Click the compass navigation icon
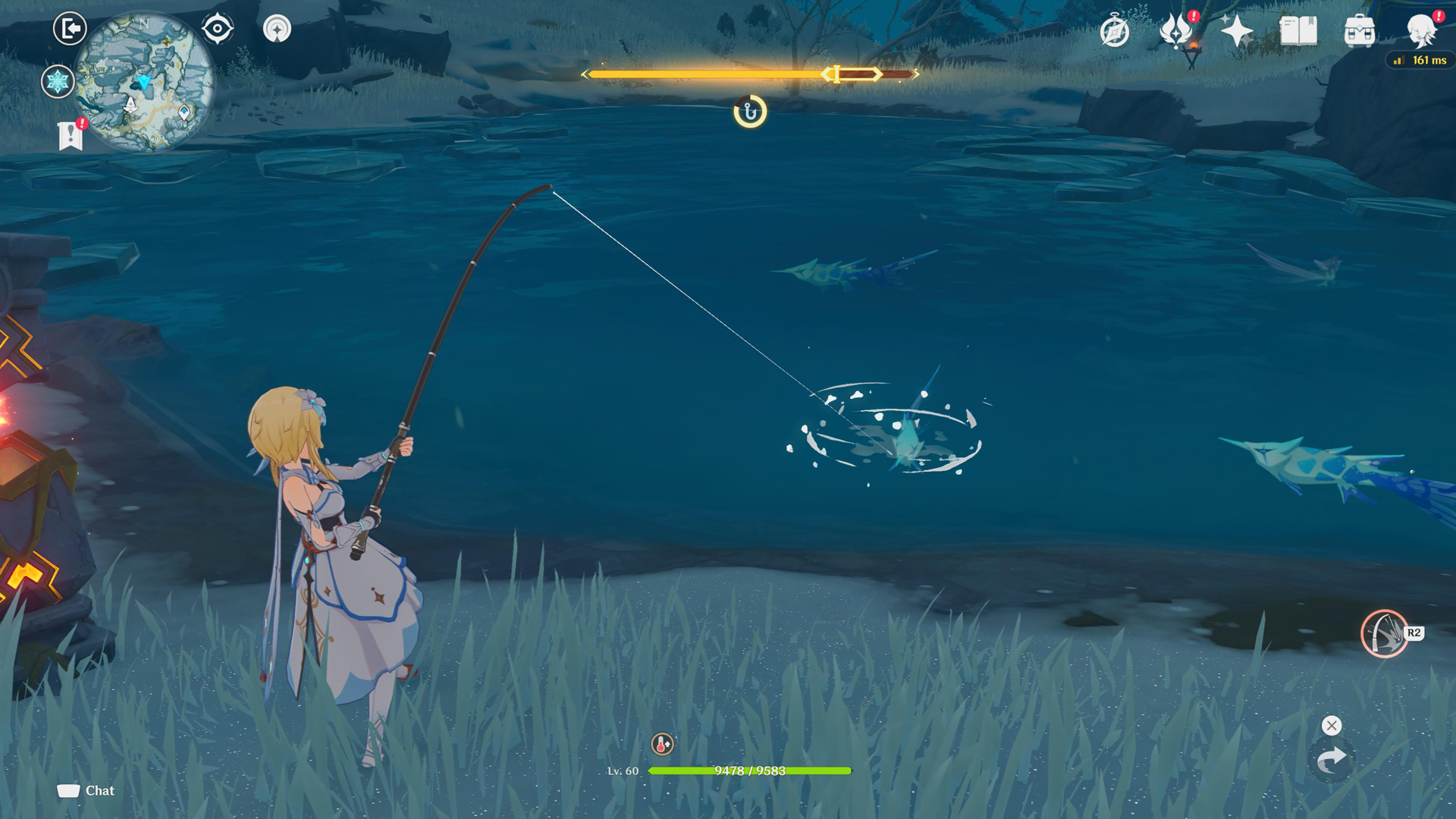The image size is (1456, 819). [x=278, y=28]
